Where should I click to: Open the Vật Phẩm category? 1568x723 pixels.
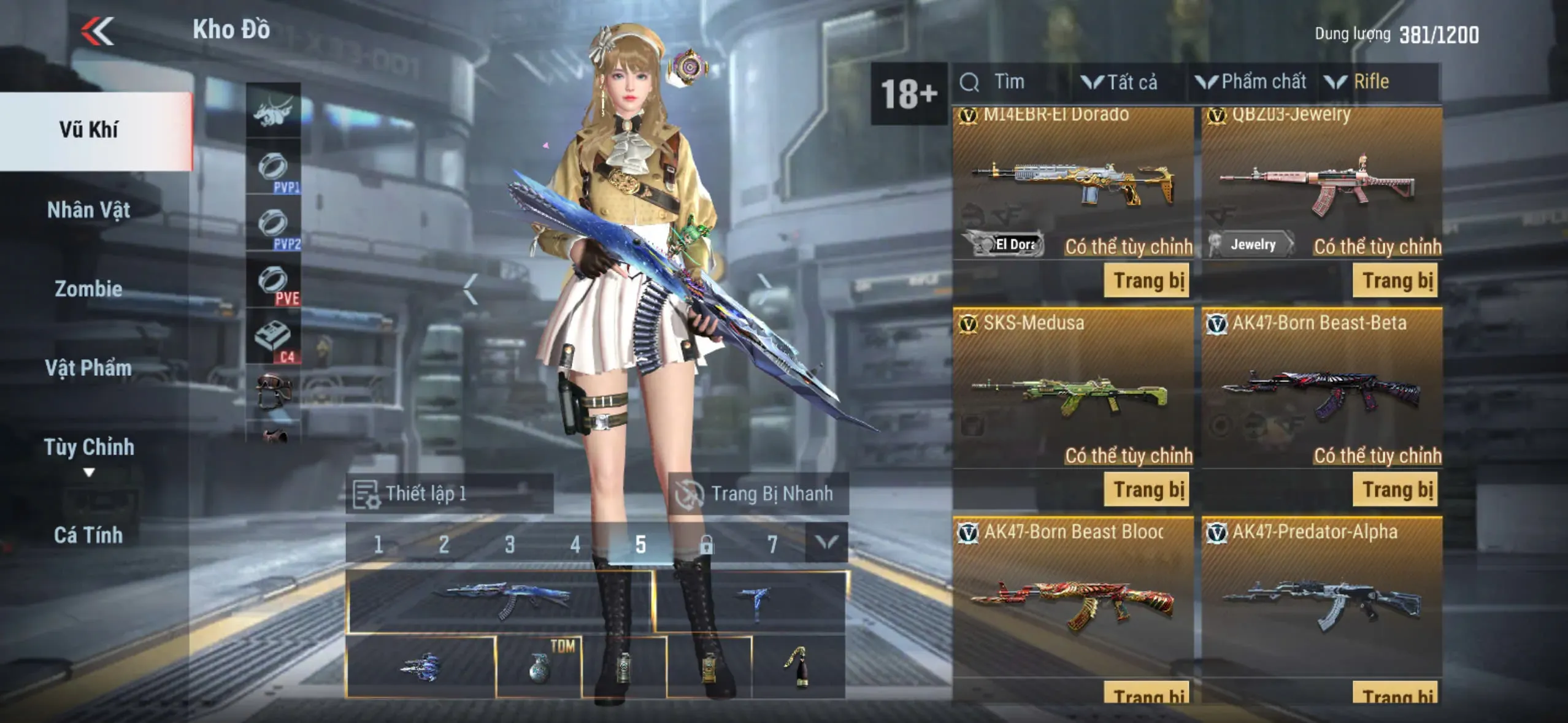(88, 368)
